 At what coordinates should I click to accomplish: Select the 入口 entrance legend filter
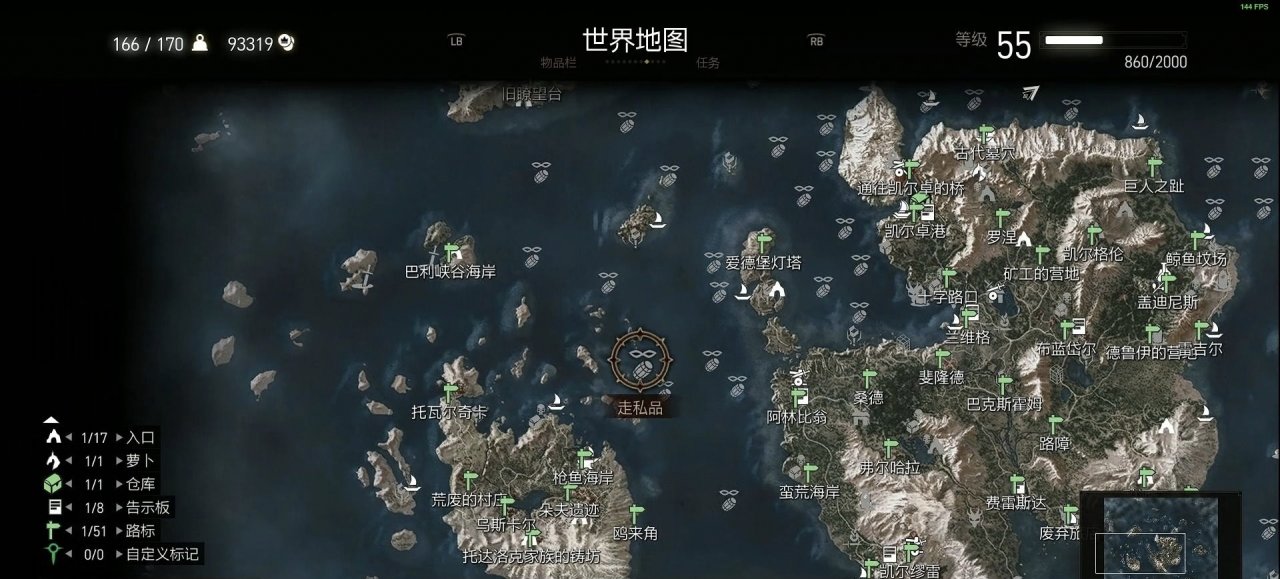tap(139, 437)
